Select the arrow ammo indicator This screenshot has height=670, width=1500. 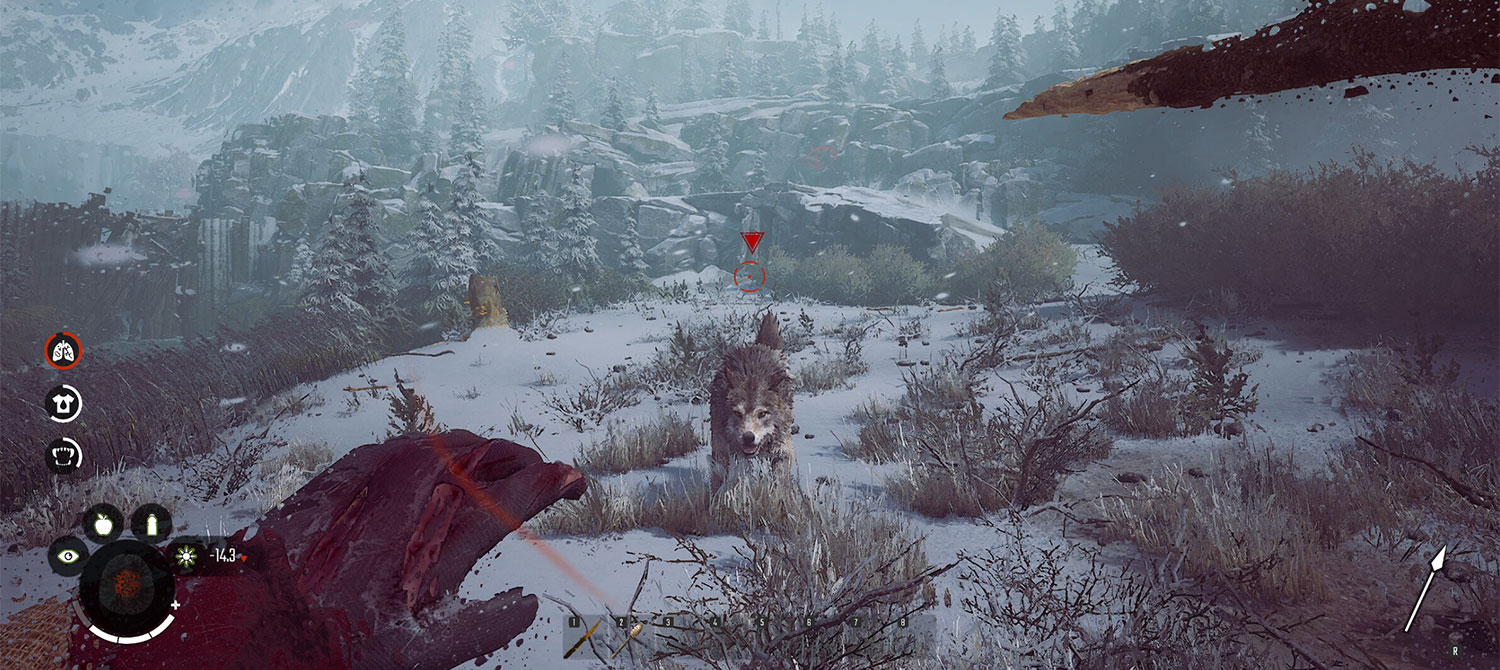point(1425,588)
